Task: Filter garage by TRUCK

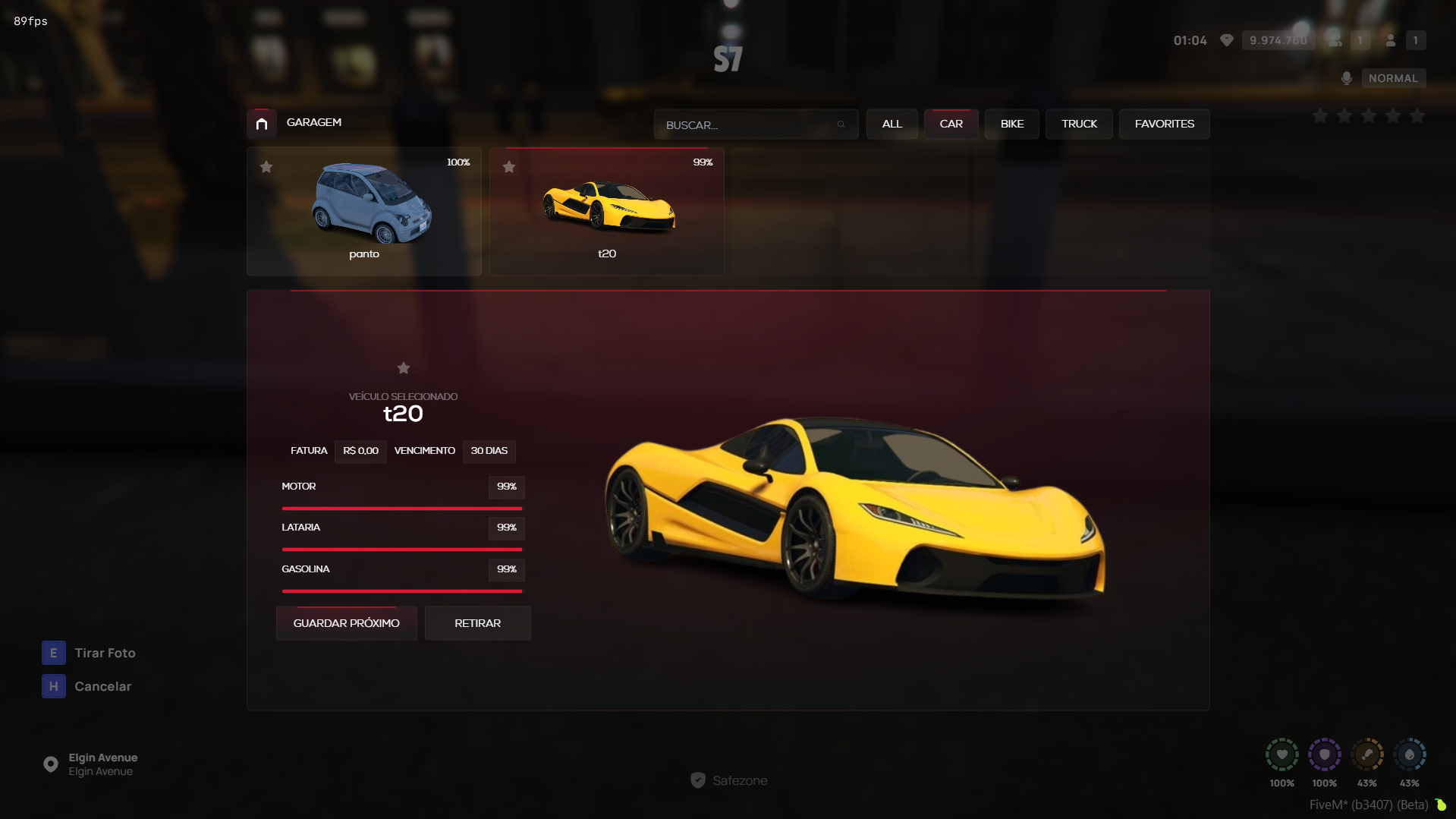Action: point(1079,124)
